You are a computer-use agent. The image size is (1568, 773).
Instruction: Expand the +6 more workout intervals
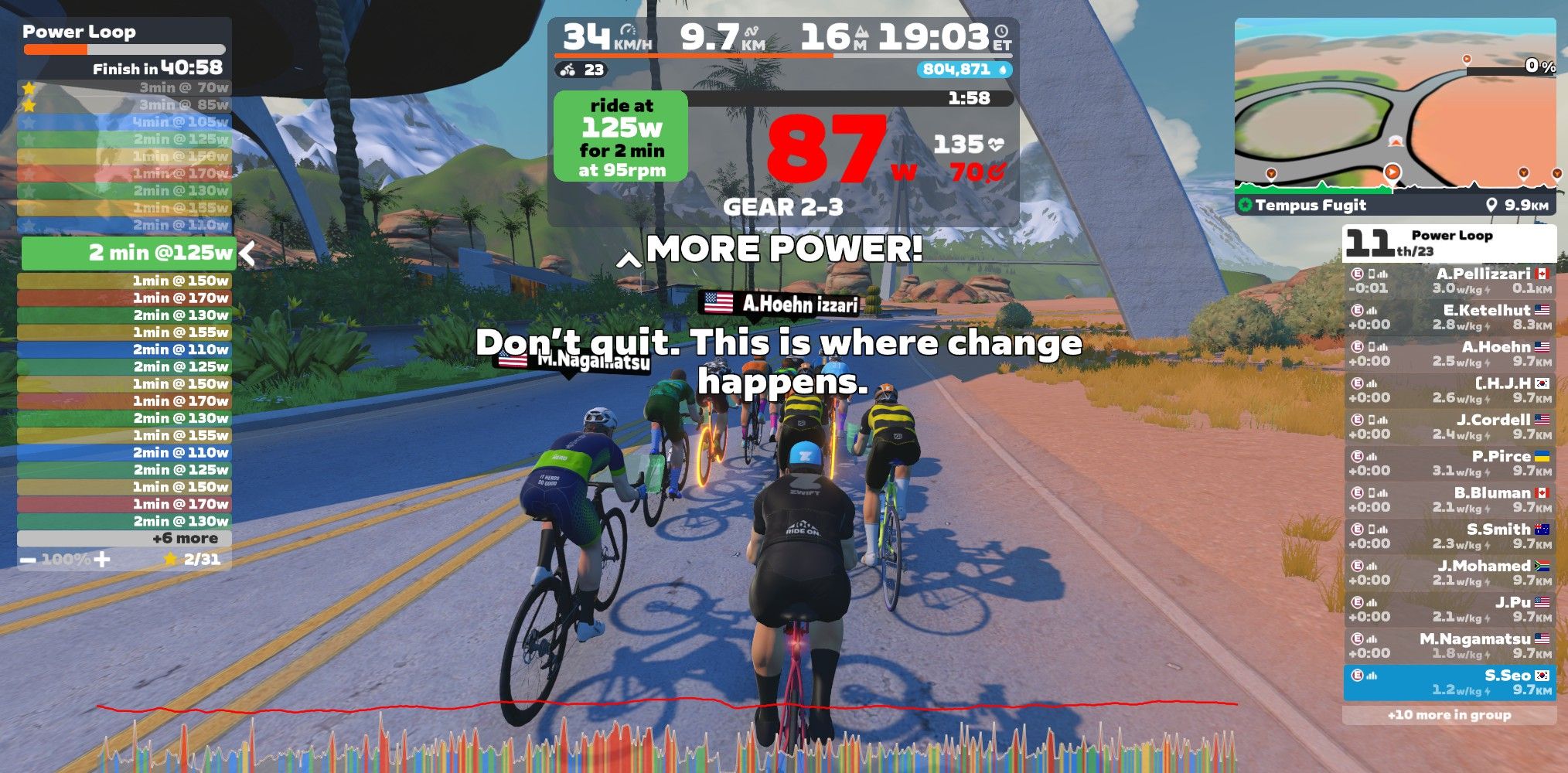(x=124, y=539)
